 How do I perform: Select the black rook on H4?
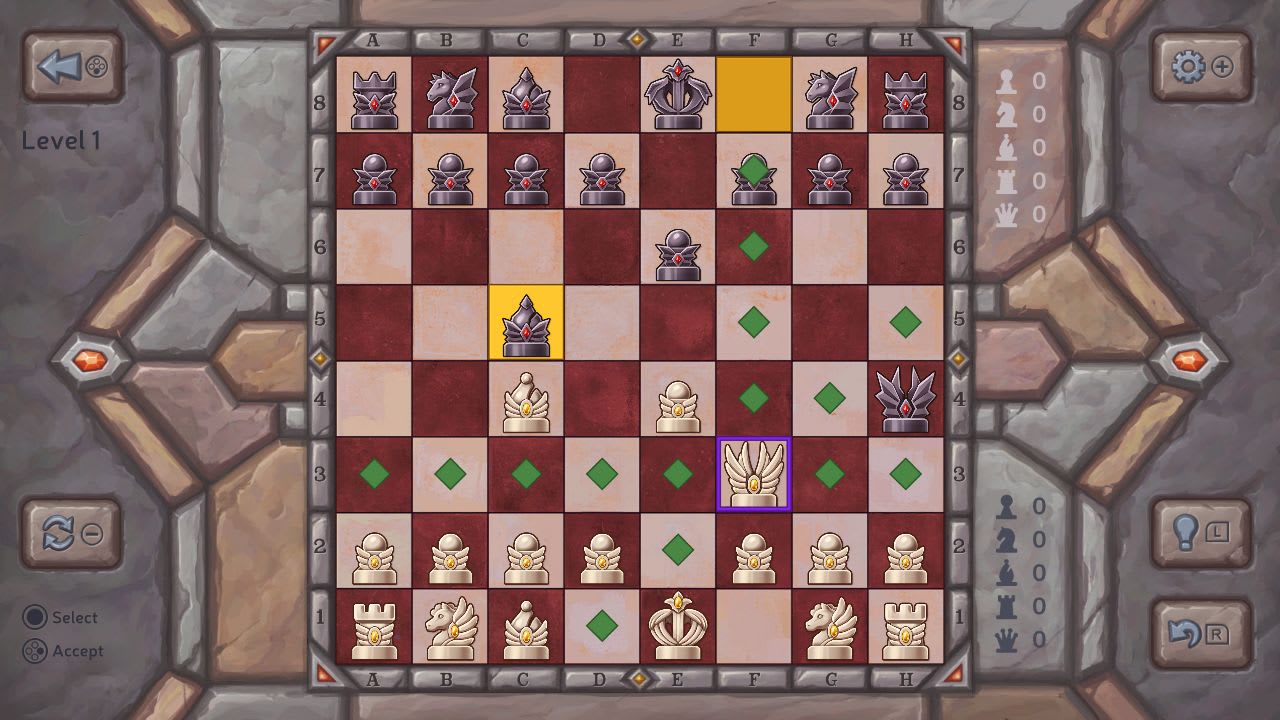point(905,399)
